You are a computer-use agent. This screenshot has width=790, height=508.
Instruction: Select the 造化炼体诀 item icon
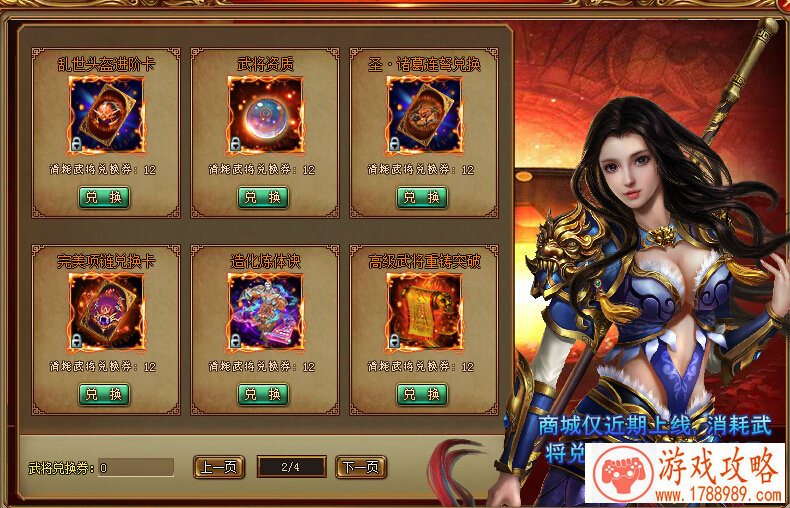[264, 311]
